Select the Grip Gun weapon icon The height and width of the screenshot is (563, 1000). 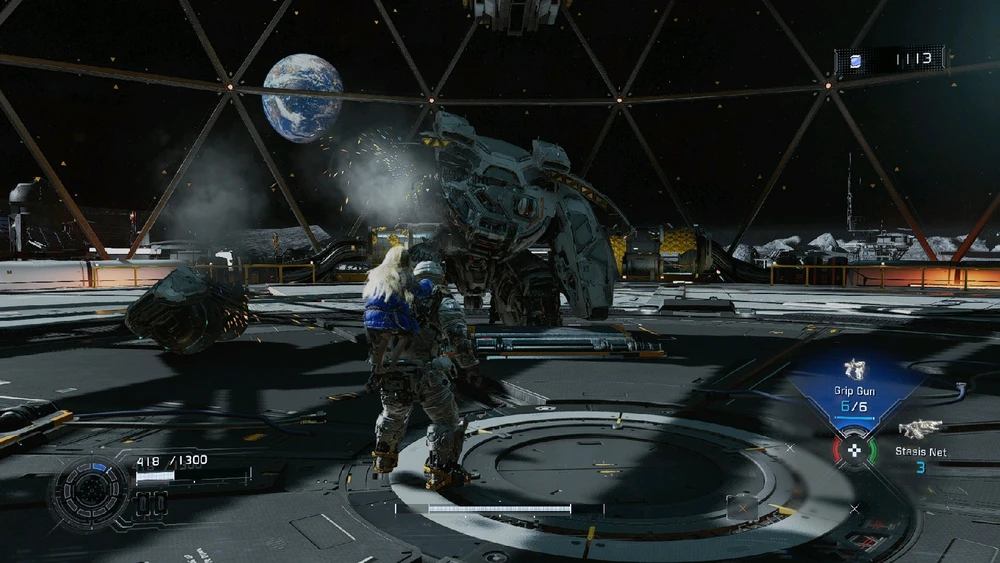pyautogui.click(x=853, y=369)
